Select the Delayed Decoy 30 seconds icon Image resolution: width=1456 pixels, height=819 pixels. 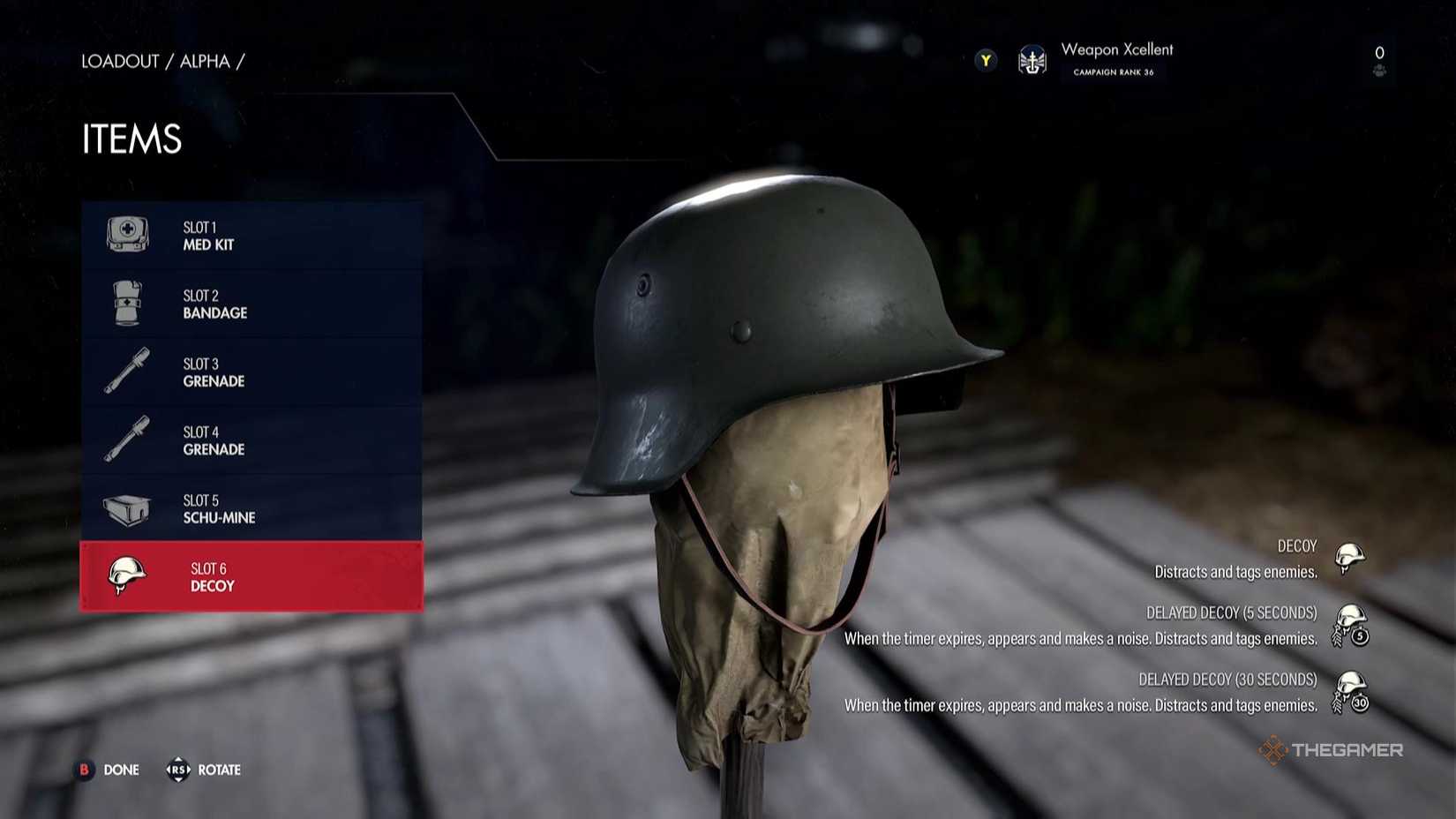[1350, 692]
